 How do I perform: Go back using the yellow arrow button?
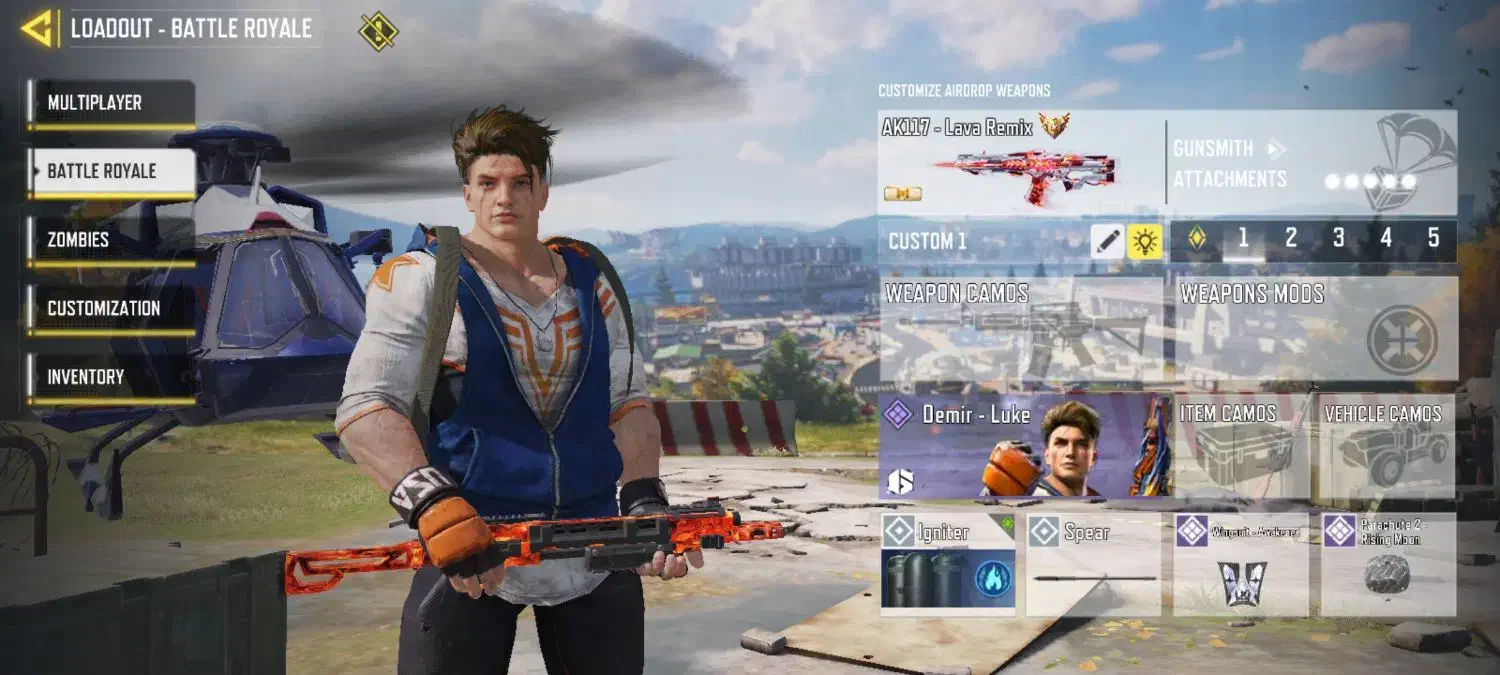coord(37,28)
